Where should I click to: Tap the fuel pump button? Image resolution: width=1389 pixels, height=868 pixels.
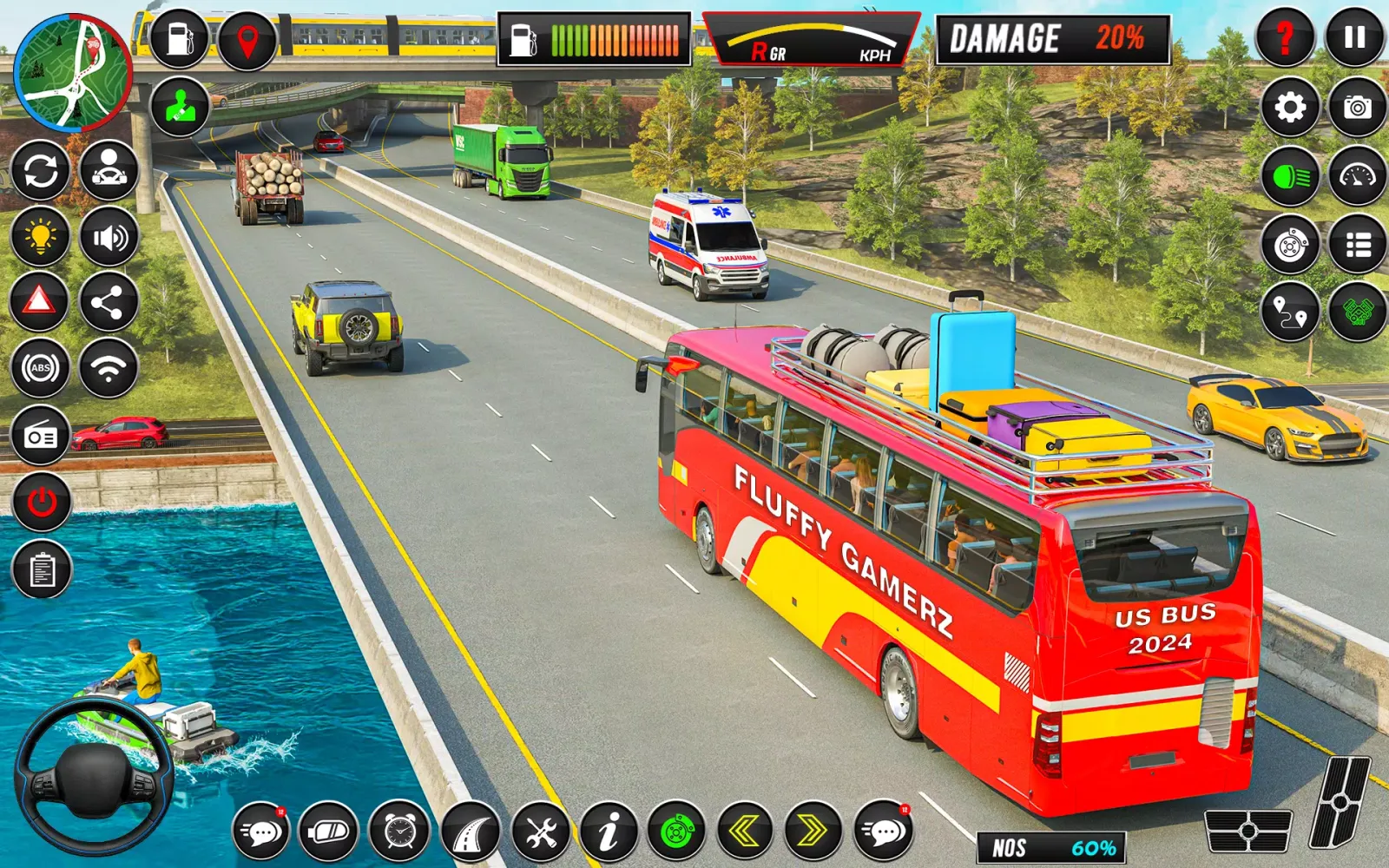point(180,39)
